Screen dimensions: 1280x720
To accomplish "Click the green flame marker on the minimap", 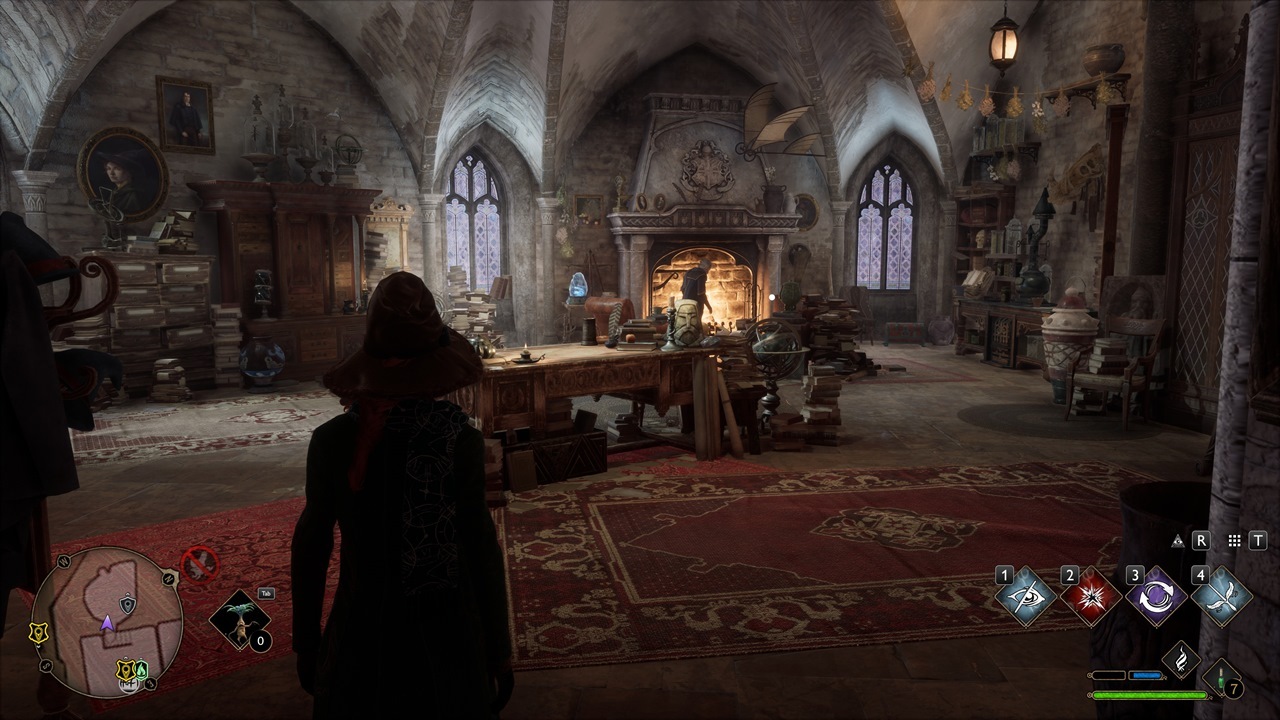I will pyautogui.click(x=142, y=669).
